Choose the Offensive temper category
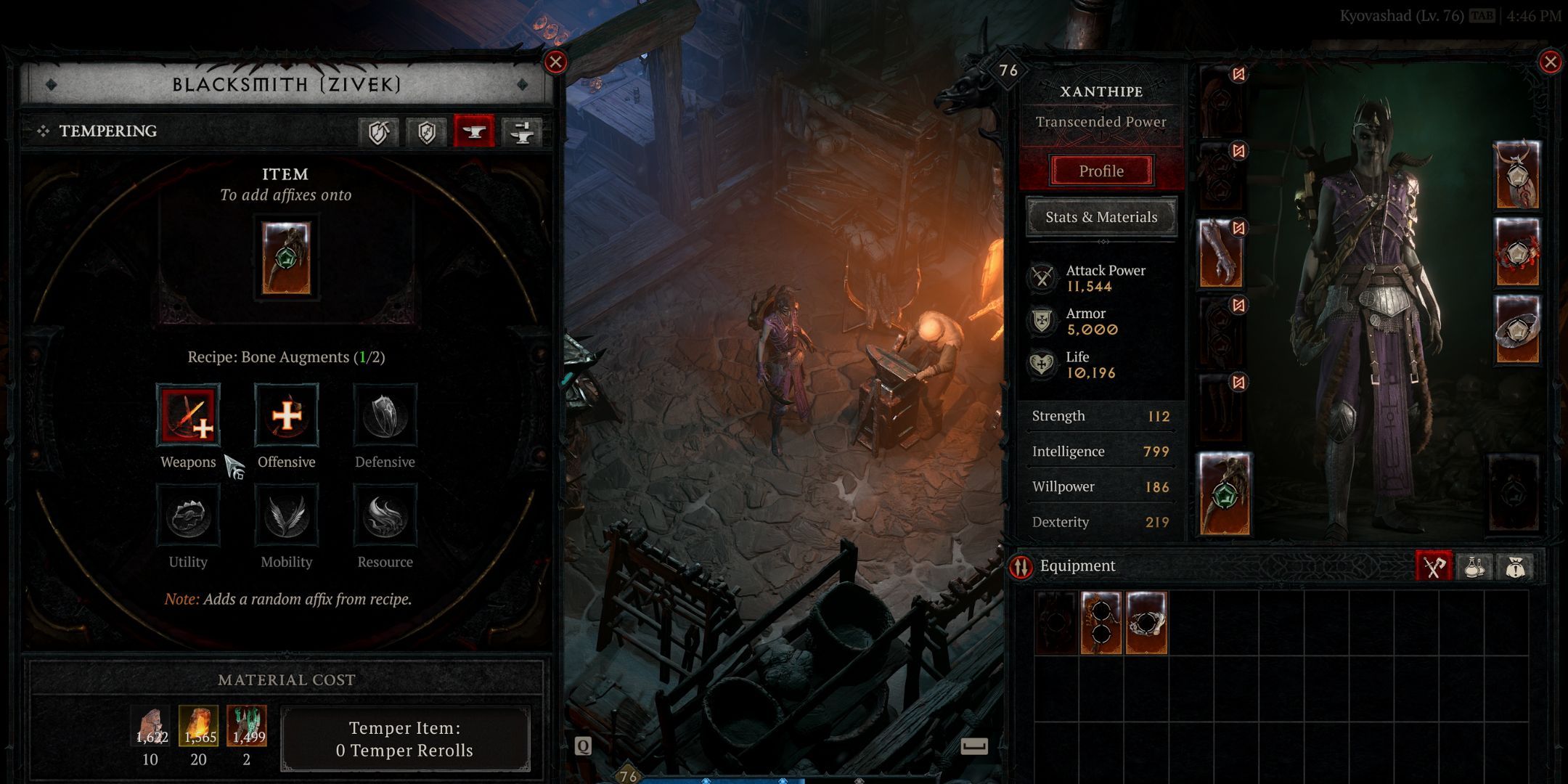The image size is (1568, 784). [287, 415]
